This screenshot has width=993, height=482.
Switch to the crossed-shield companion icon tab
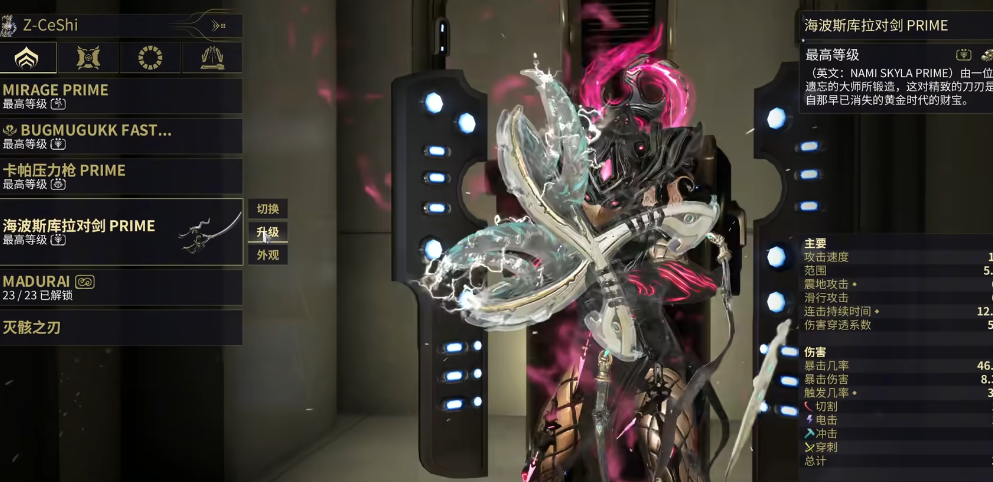coord(89,59)
